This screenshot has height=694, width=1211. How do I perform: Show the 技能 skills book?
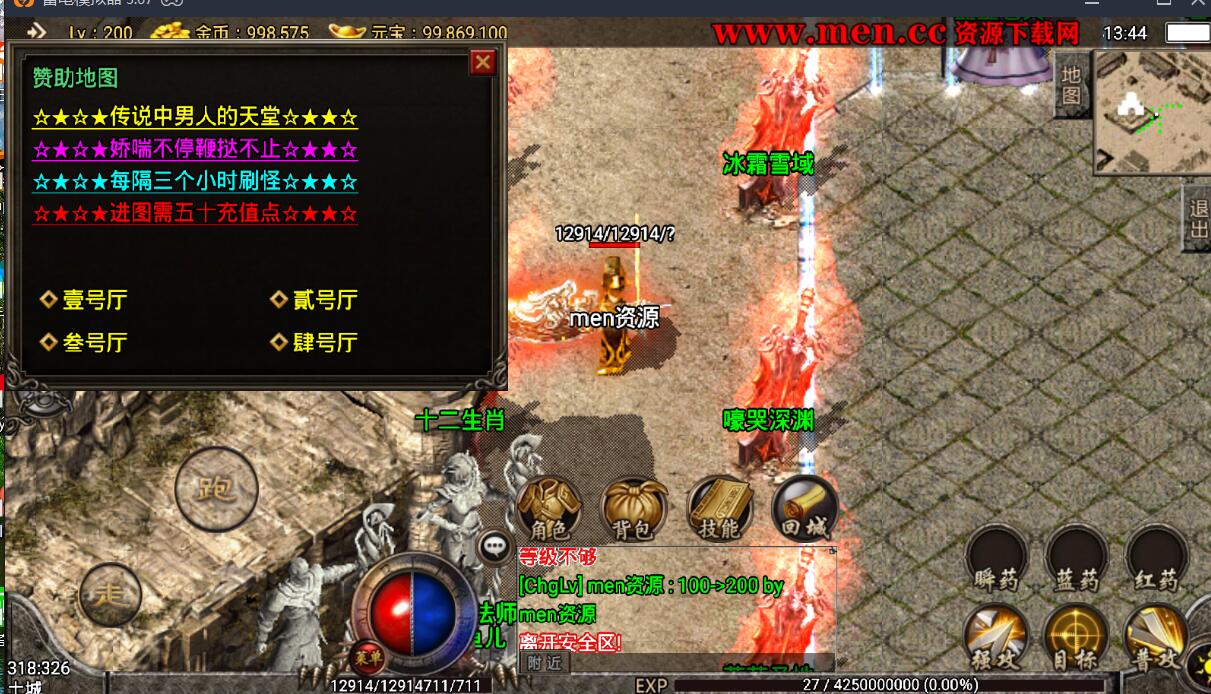[x=719, y=508]
